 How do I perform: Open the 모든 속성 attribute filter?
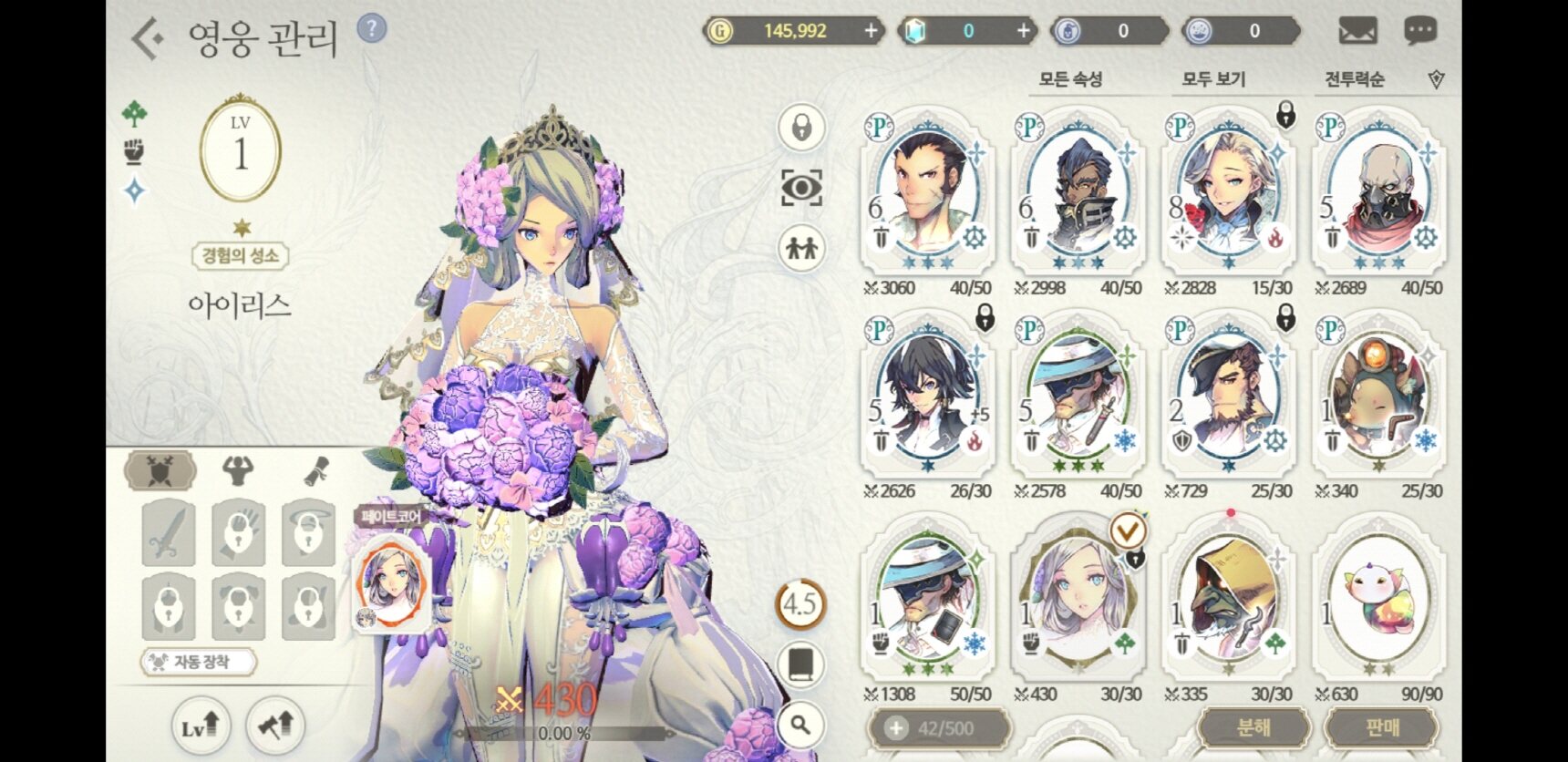pyautogui.click(x=1071, y=80)
